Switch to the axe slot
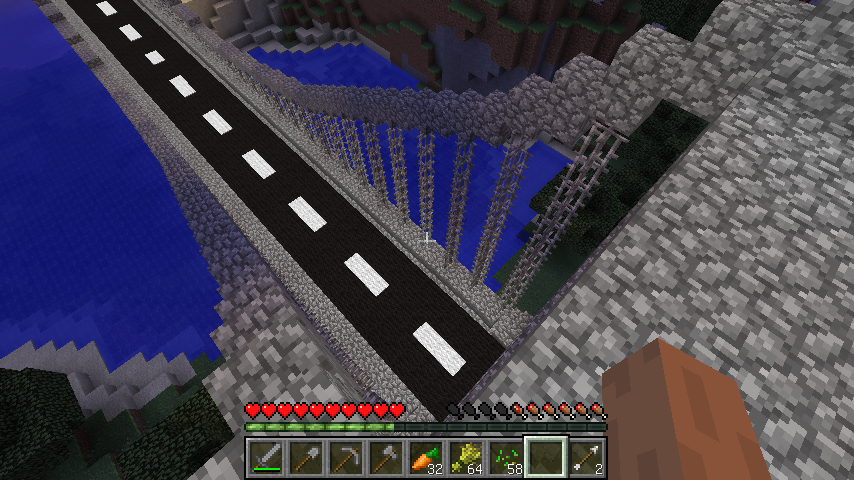The height and width of the screenshot is (480, 854). click(386, 458)
